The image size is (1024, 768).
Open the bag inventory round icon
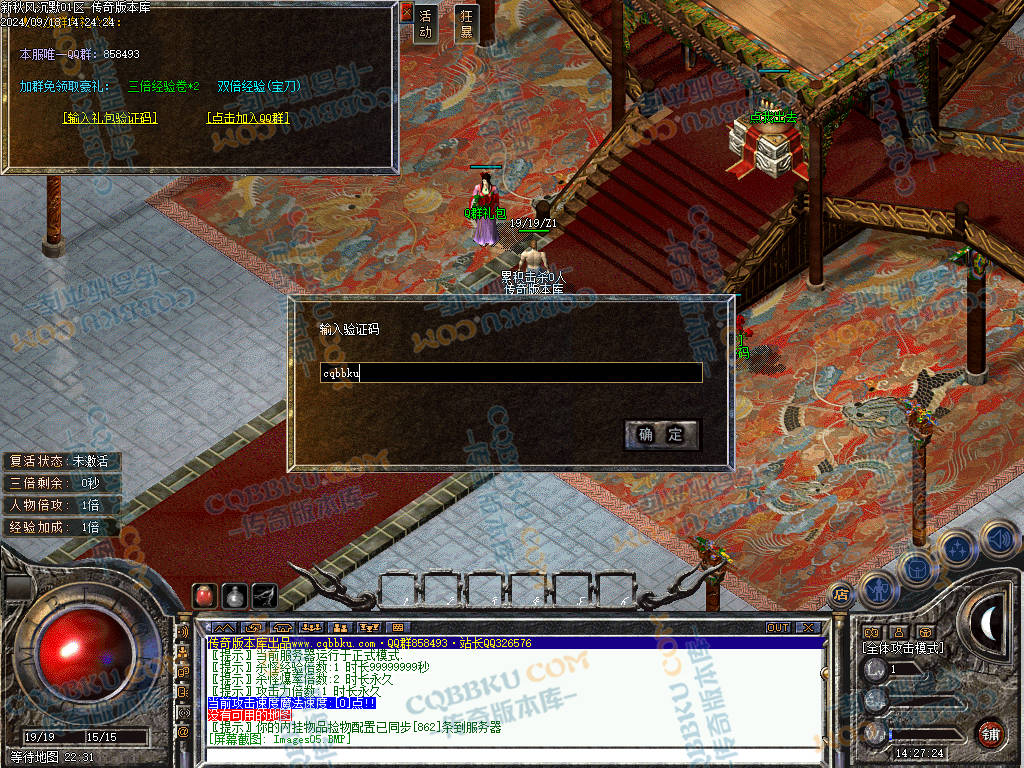[x=916, y=568]
